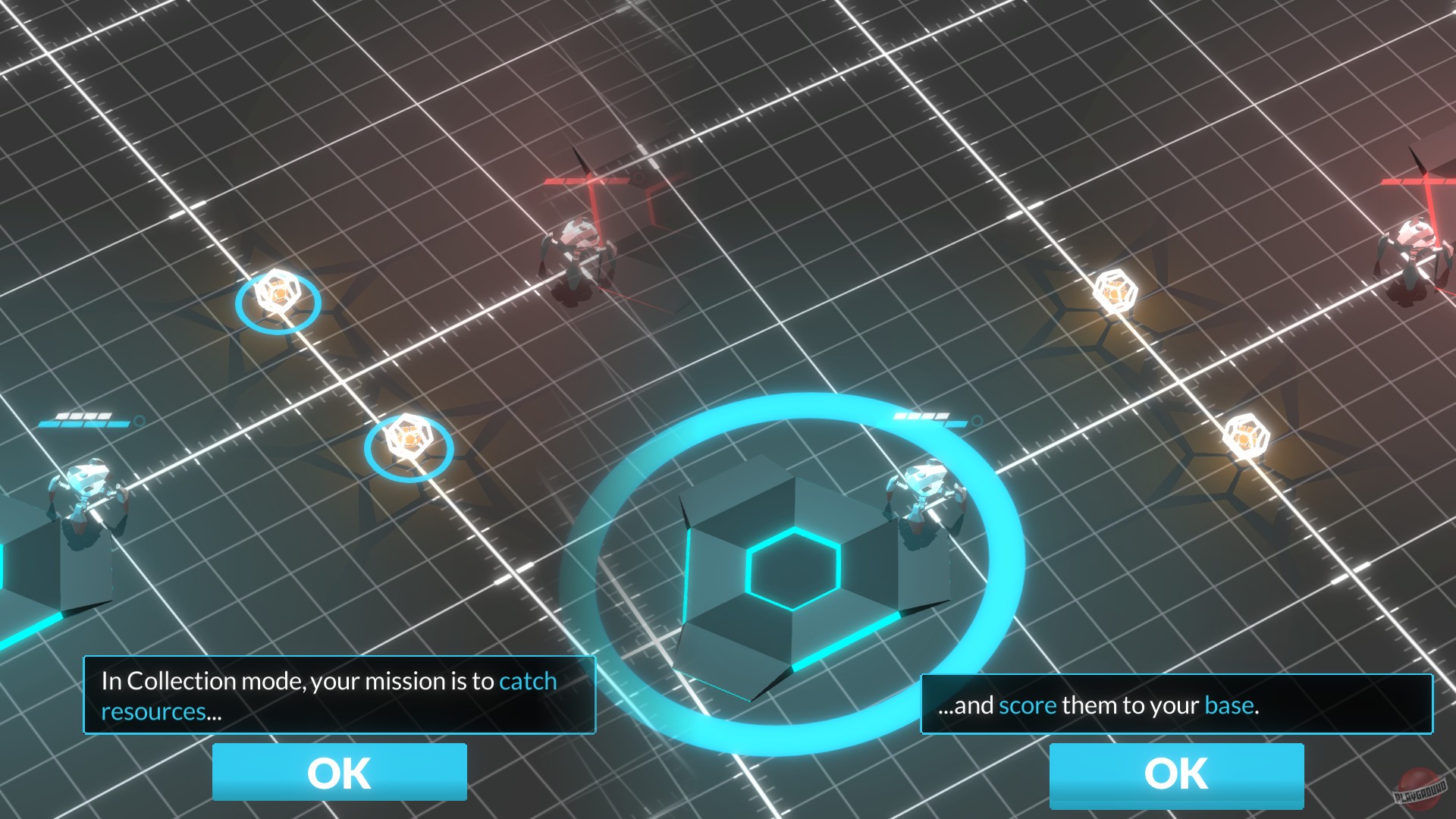
Task: Click the resource crate icon near the top right
Action: coord(1116,292)
